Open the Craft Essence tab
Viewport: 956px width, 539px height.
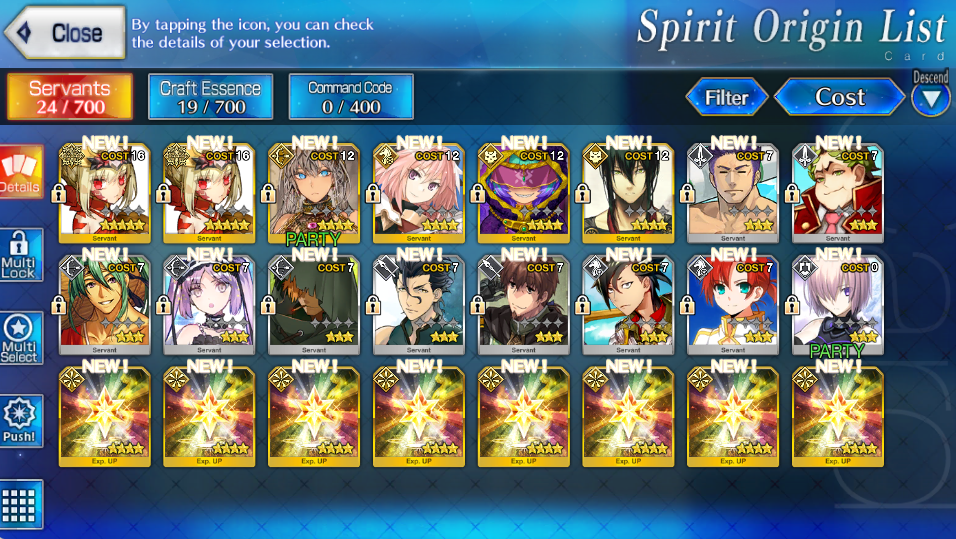pyautogui.click(x=210, y=97)
